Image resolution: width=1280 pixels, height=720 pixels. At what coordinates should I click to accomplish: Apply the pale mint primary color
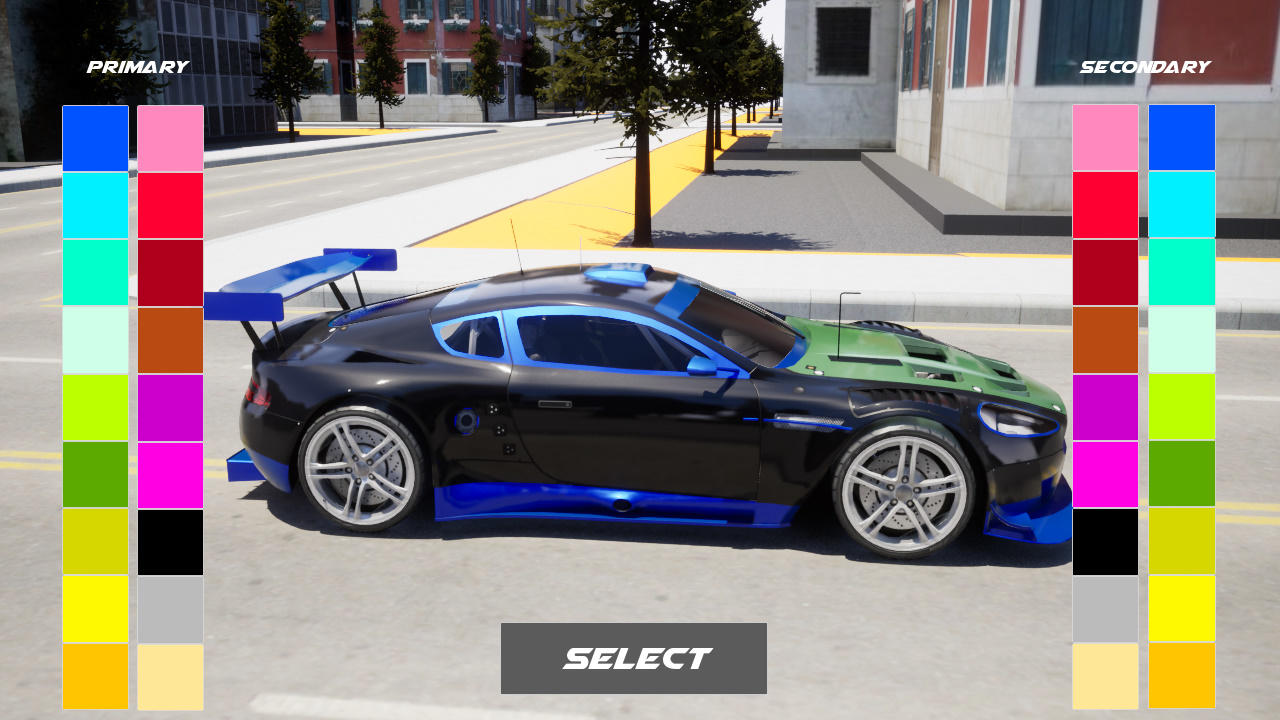(95, 342)
